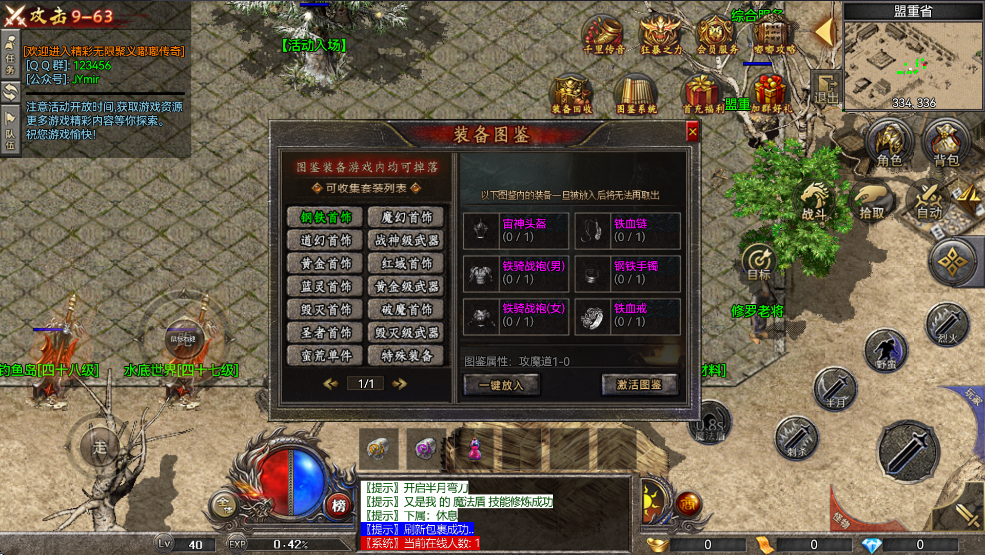Open the 特殊装备 category
The image size is (985, 555).
pyautogui.click(x=406, y=355)
